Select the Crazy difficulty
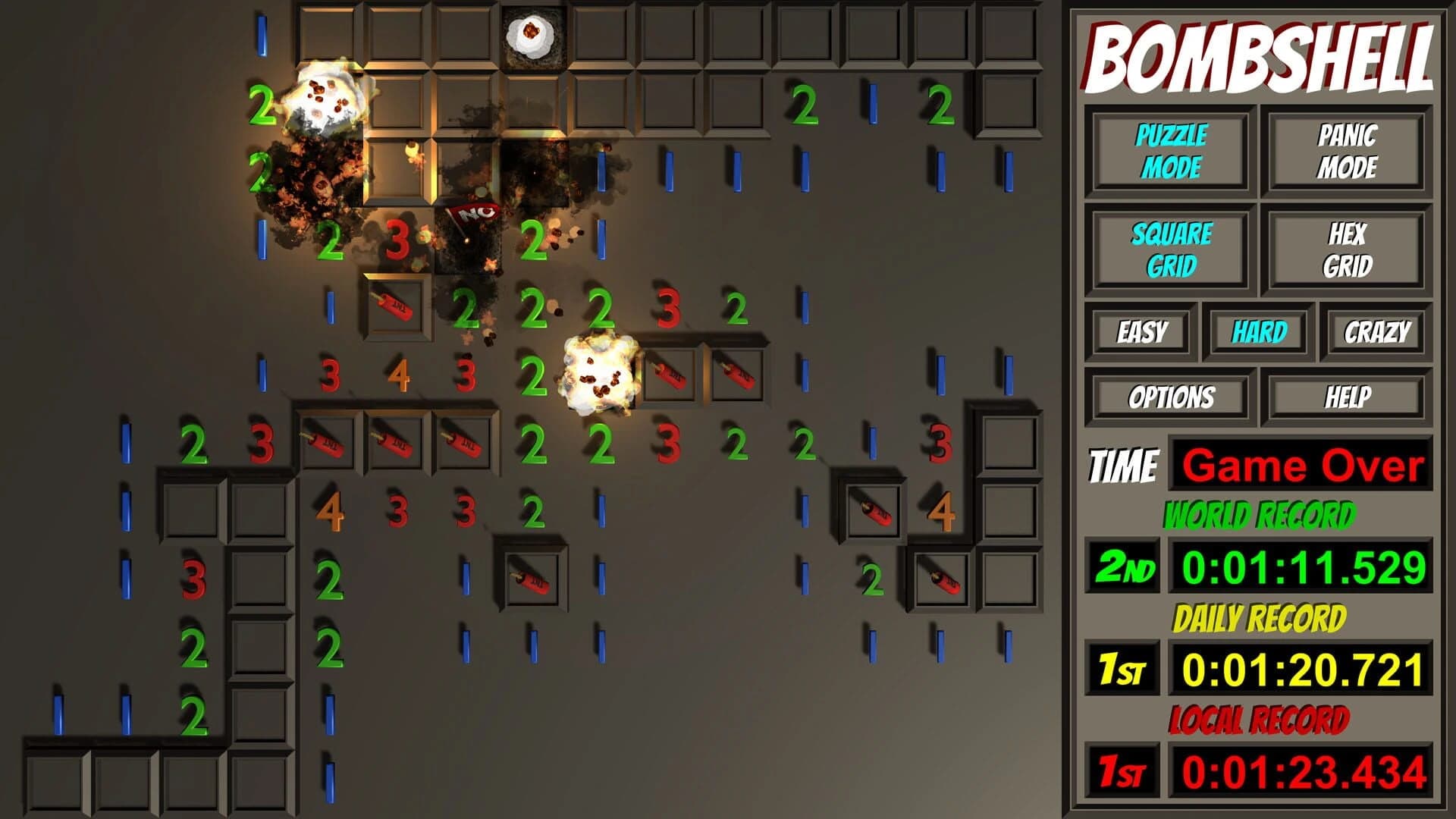 pyautogui.click(x=1378, y=331)
